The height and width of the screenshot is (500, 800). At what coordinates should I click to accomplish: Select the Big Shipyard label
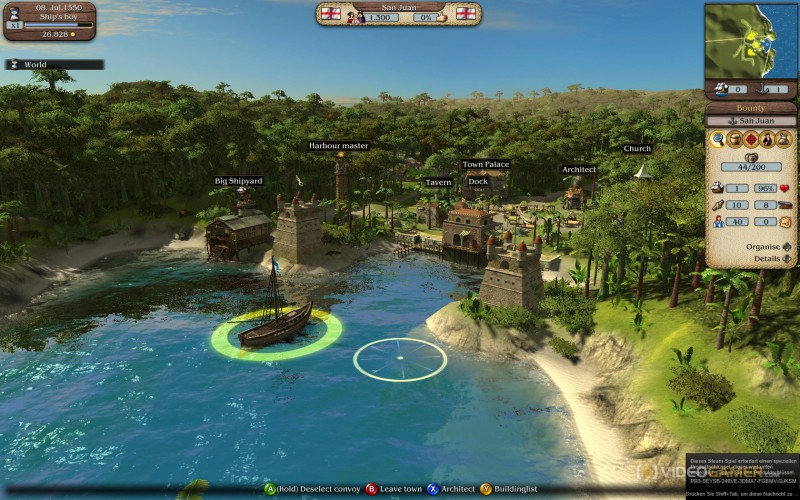point(238,181)
